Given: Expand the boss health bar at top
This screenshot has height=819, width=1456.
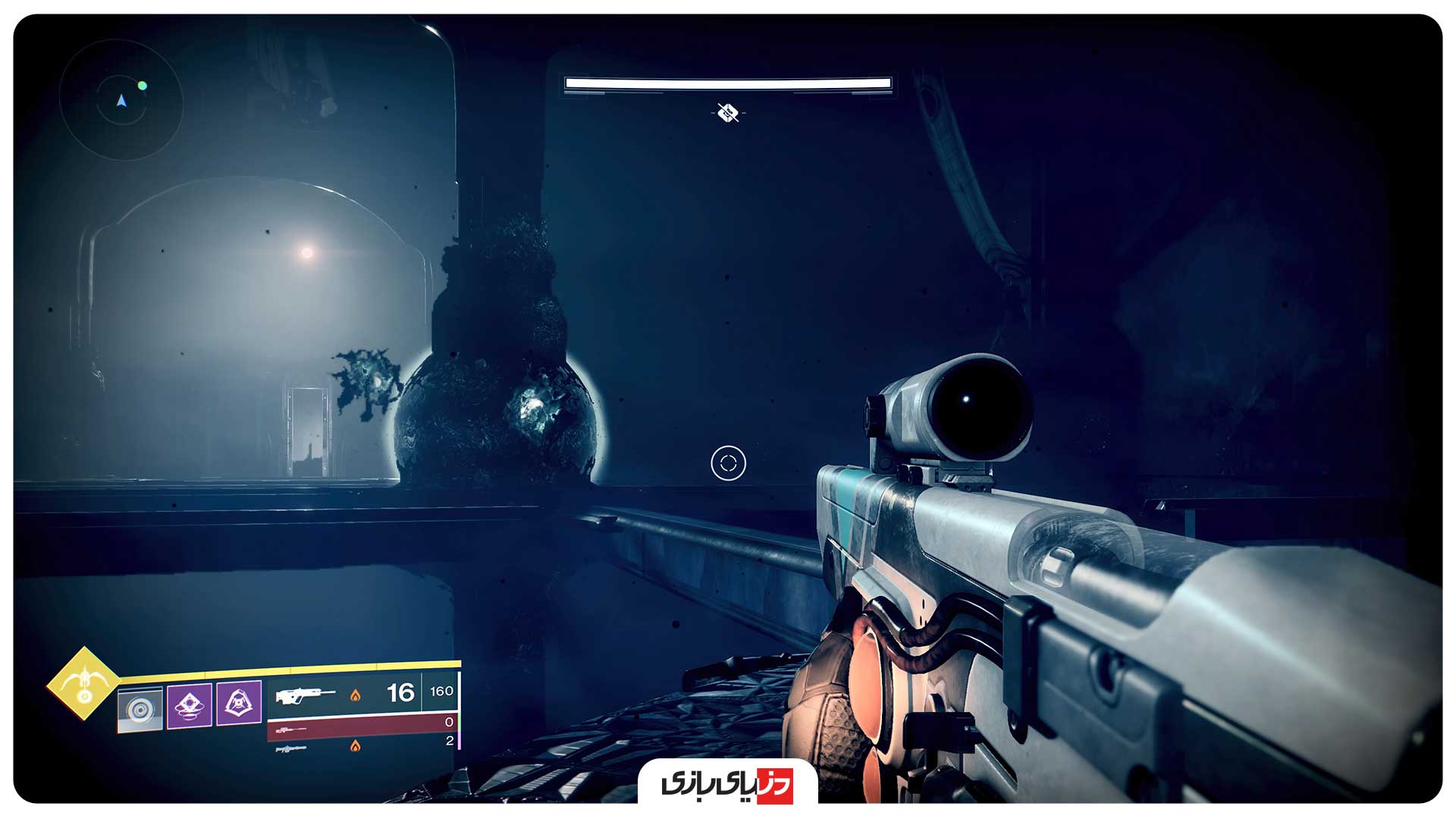Looking at the screenshot, I should (x=726, y=82).
